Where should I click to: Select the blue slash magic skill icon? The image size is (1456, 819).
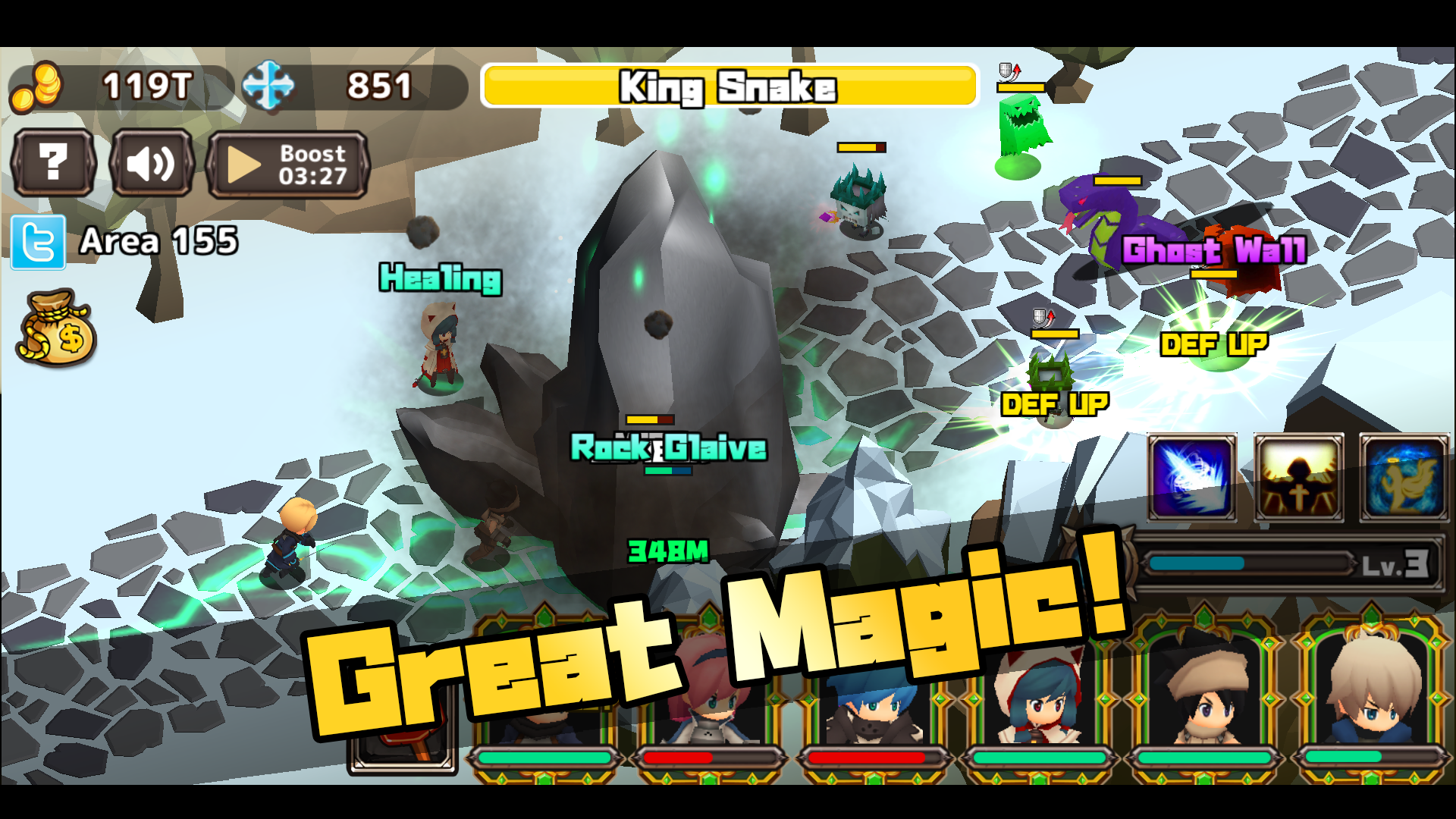1191,476
